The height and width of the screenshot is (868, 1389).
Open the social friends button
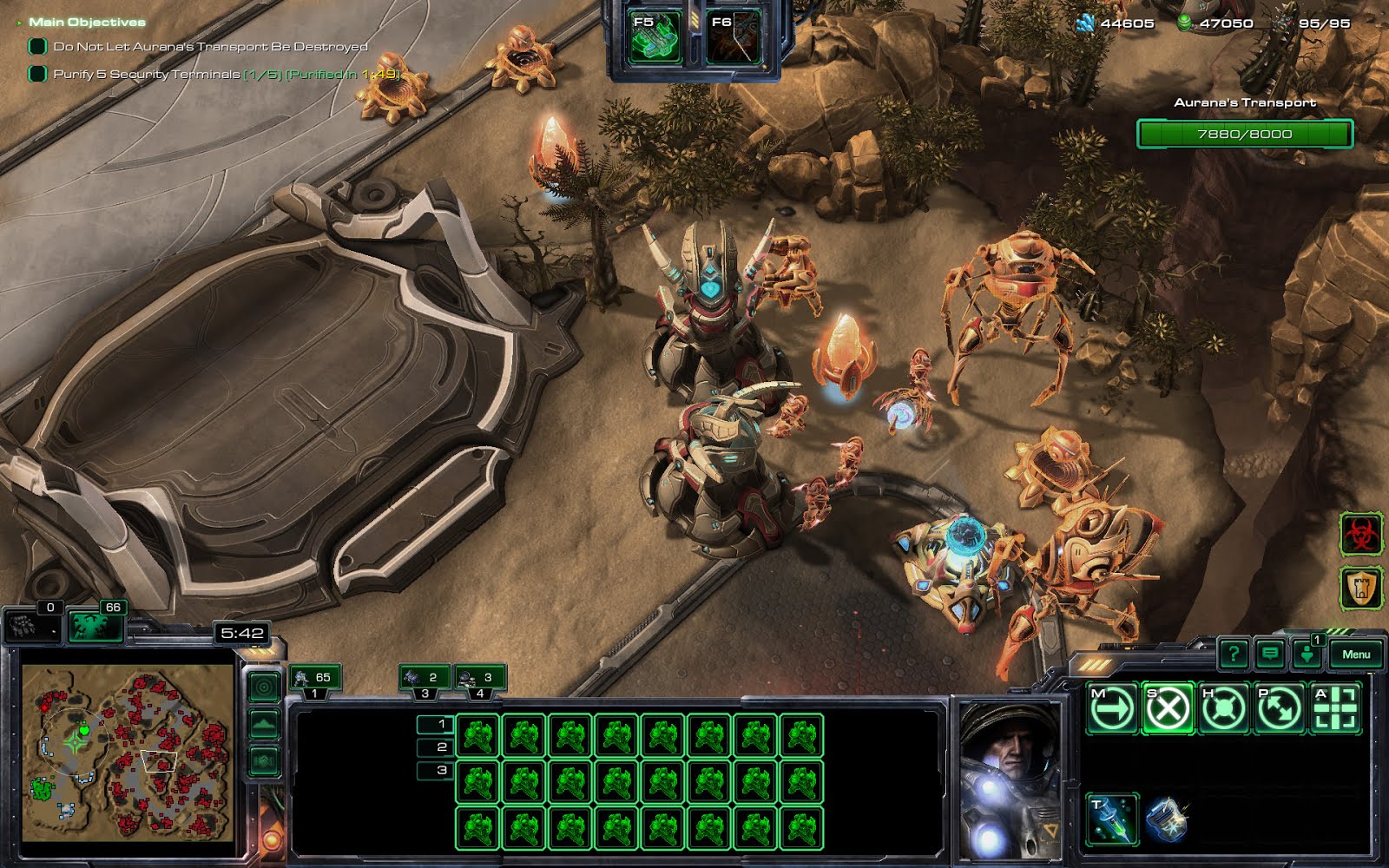point(1307,654)
